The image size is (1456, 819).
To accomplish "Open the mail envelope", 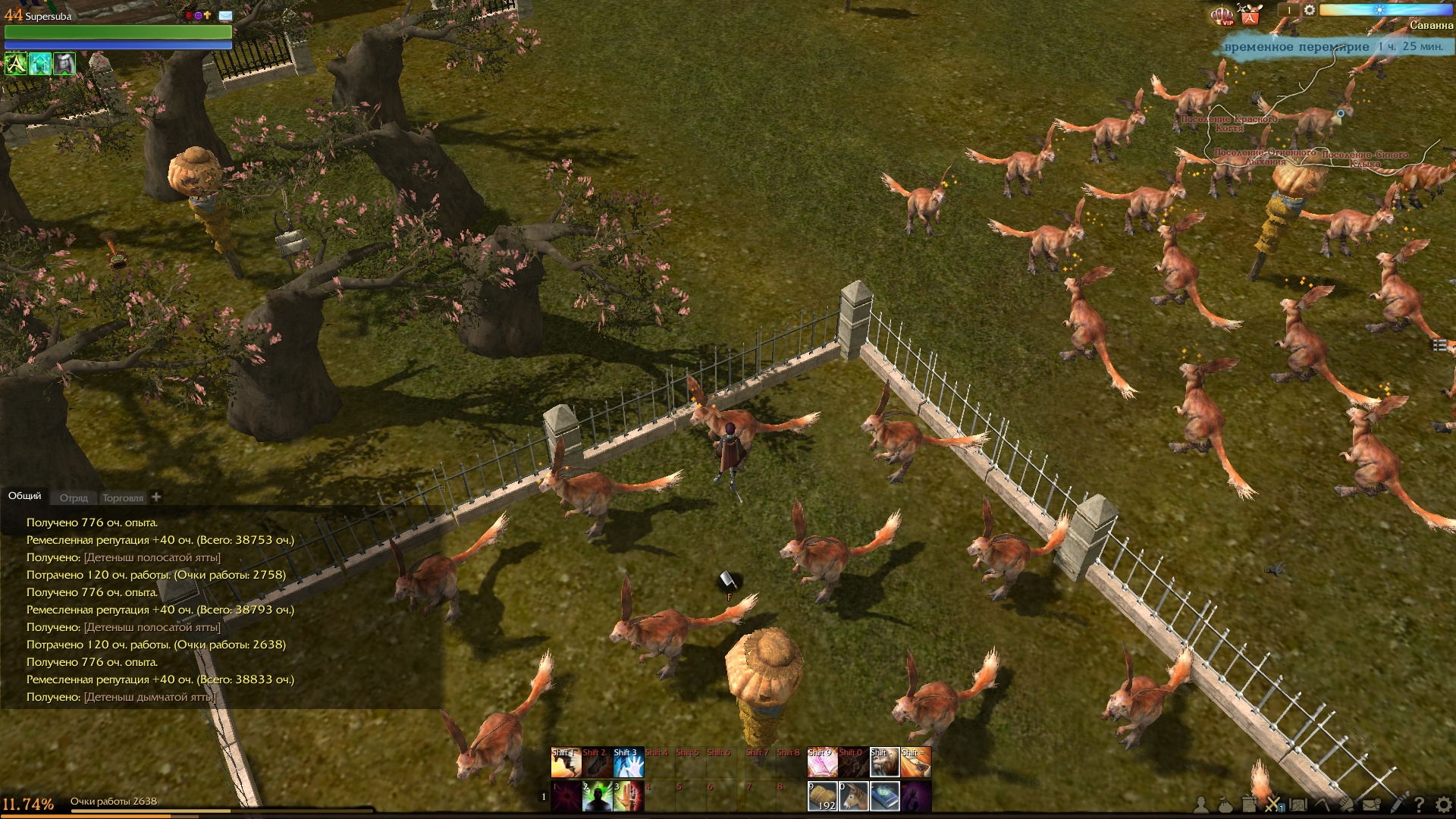I will 1371,805.
